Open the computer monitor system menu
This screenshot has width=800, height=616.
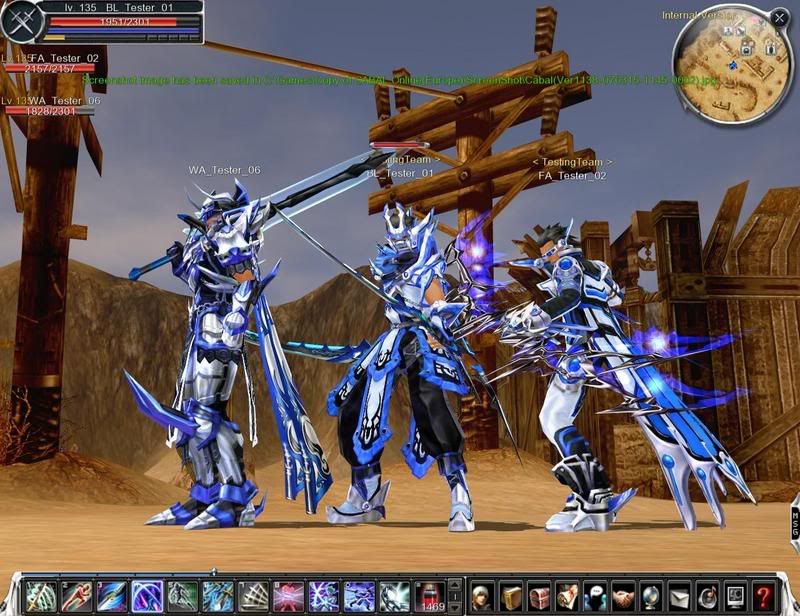point(735,596)
